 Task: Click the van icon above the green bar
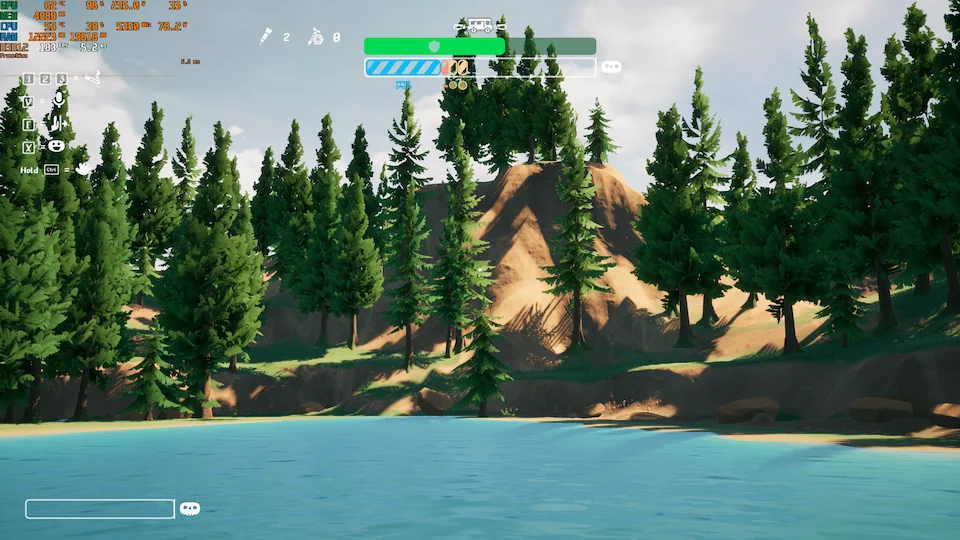point(479,25)
